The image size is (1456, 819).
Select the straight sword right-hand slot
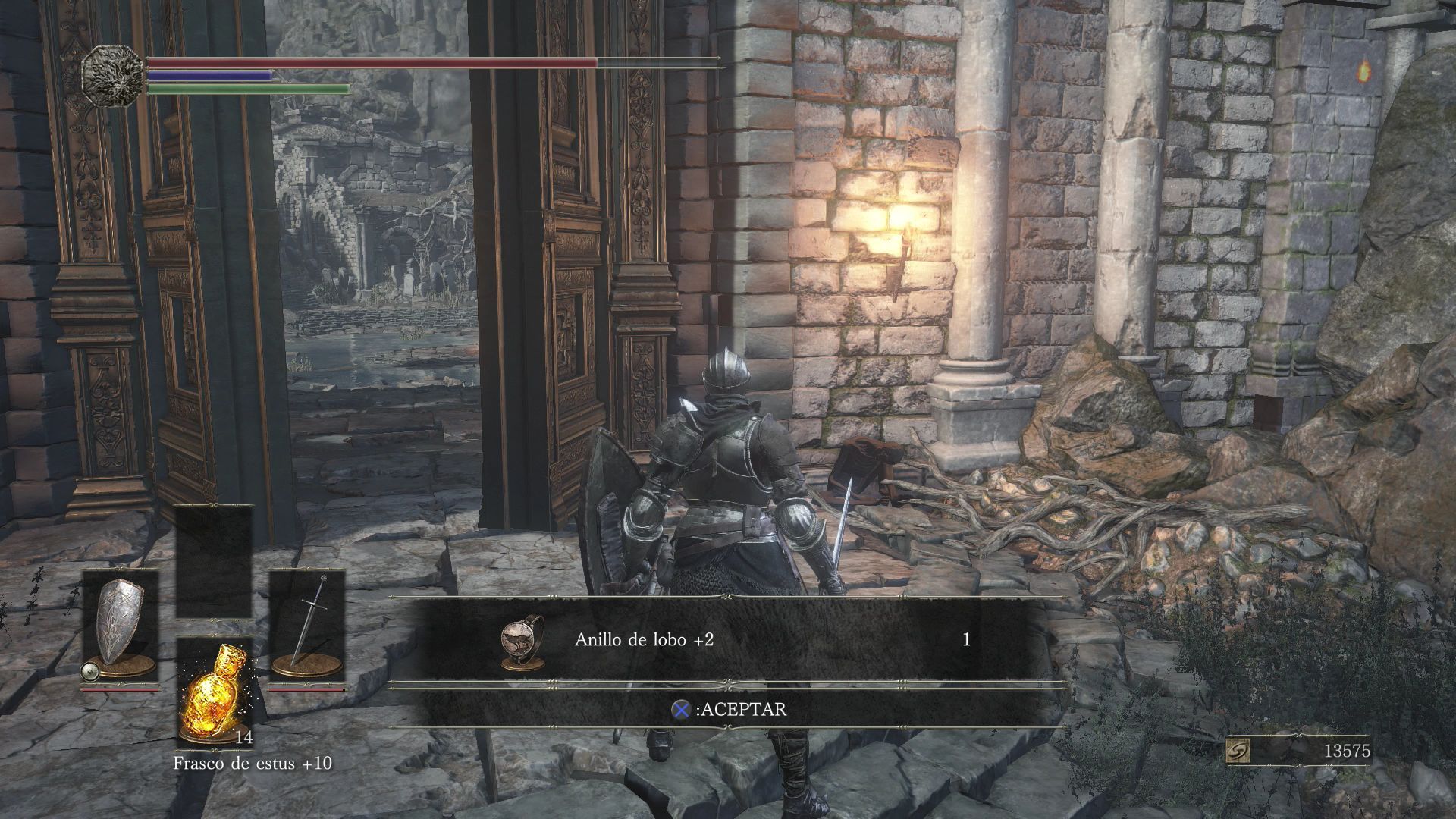307,631
